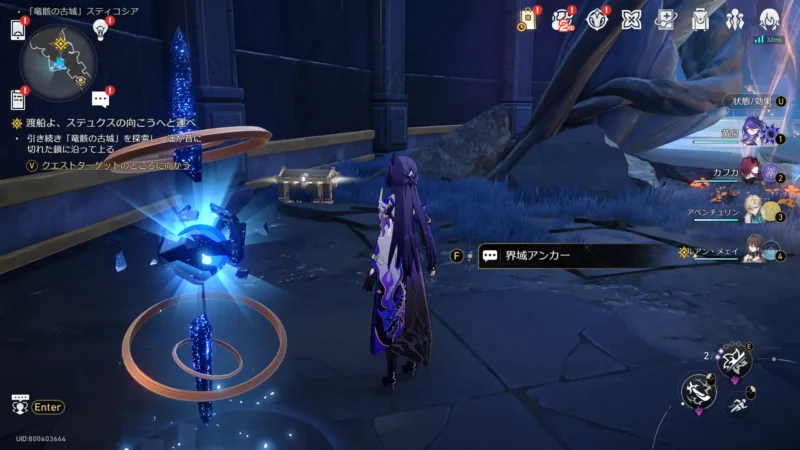The width and height of the screenshot is (800, 450).
Task: Open the lightbulb tutorial tips icon
Action: [x=100, y=29]
